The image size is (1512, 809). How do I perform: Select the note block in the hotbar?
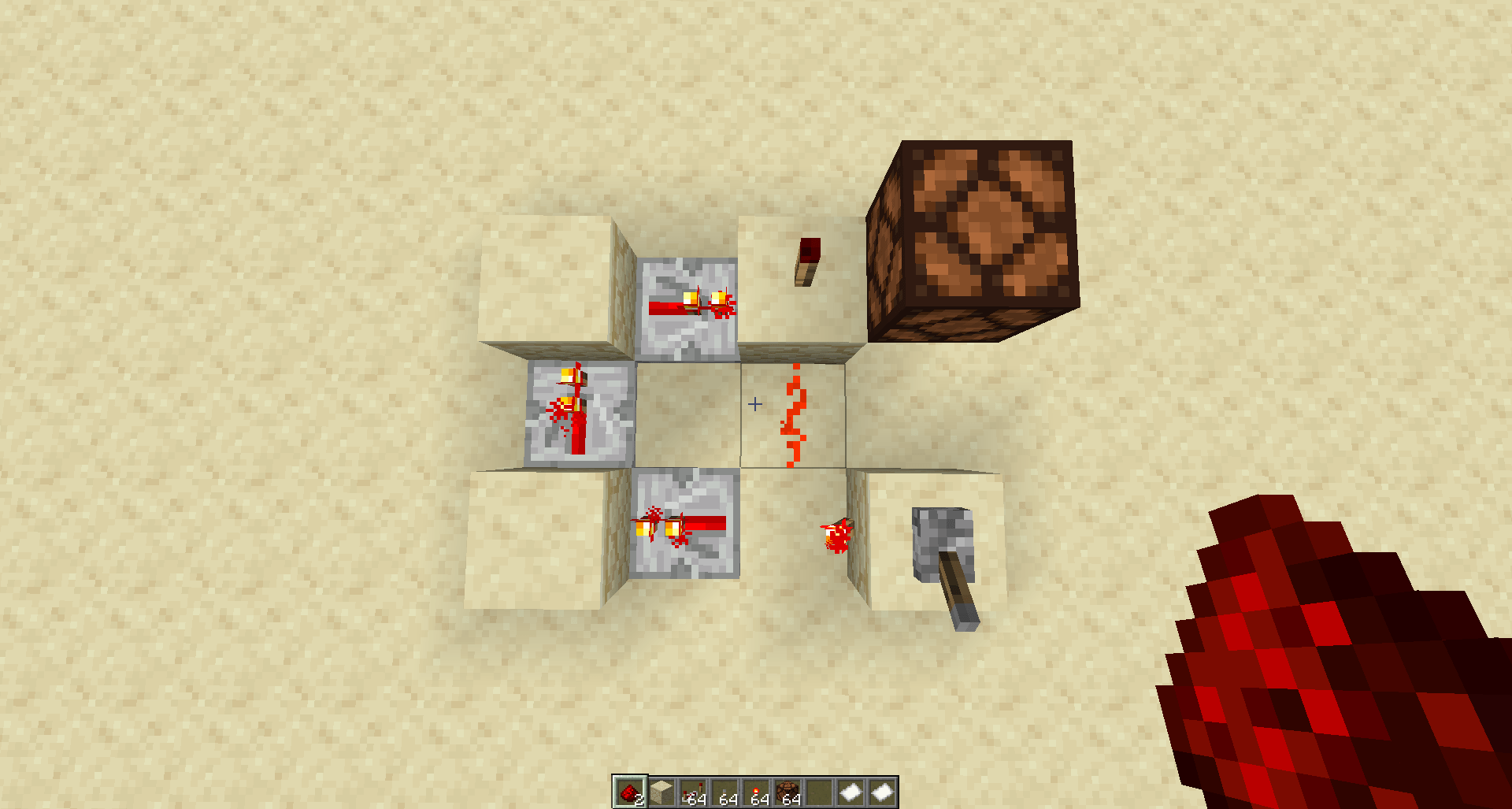(x=788, y=790)
